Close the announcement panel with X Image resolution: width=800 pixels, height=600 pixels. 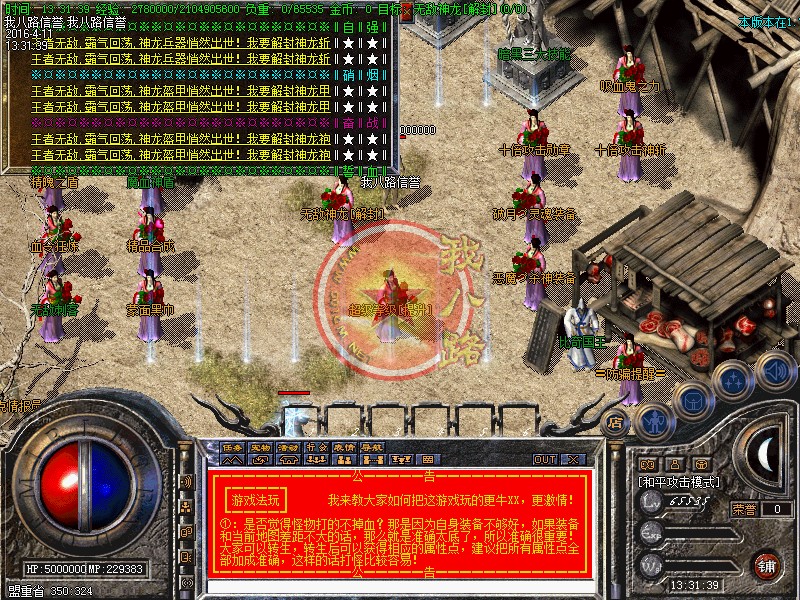point(573,459)
